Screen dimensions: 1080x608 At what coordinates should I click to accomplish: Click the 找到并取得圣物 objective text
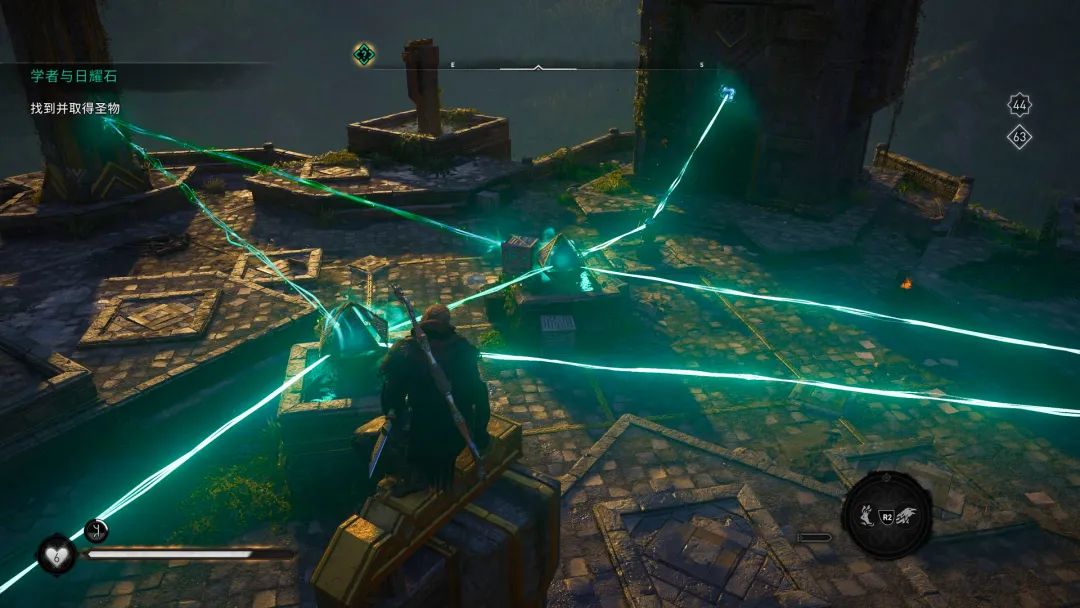tap(75, 108)
